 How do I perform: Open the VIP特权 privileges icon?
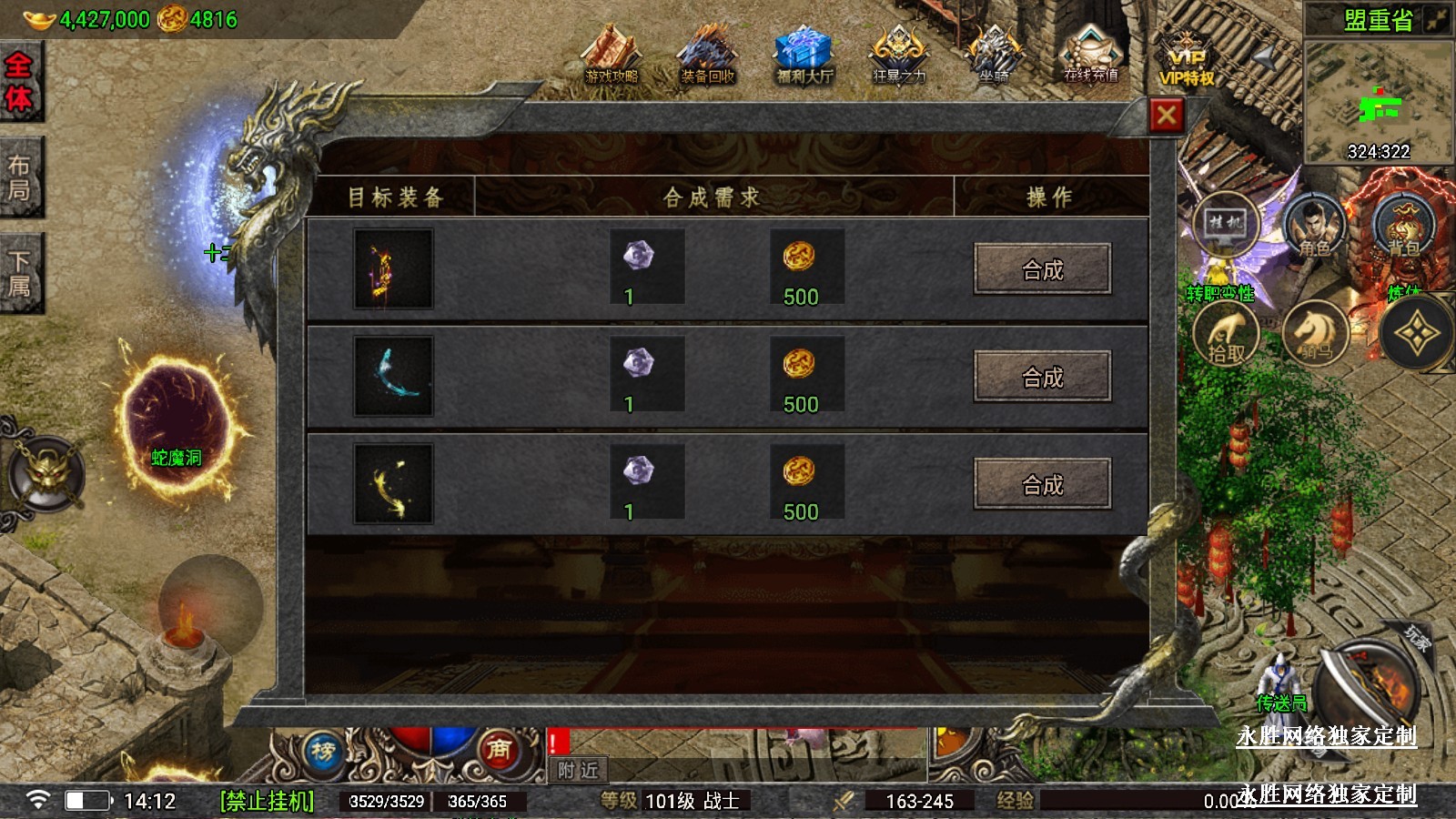[1187, 60]
